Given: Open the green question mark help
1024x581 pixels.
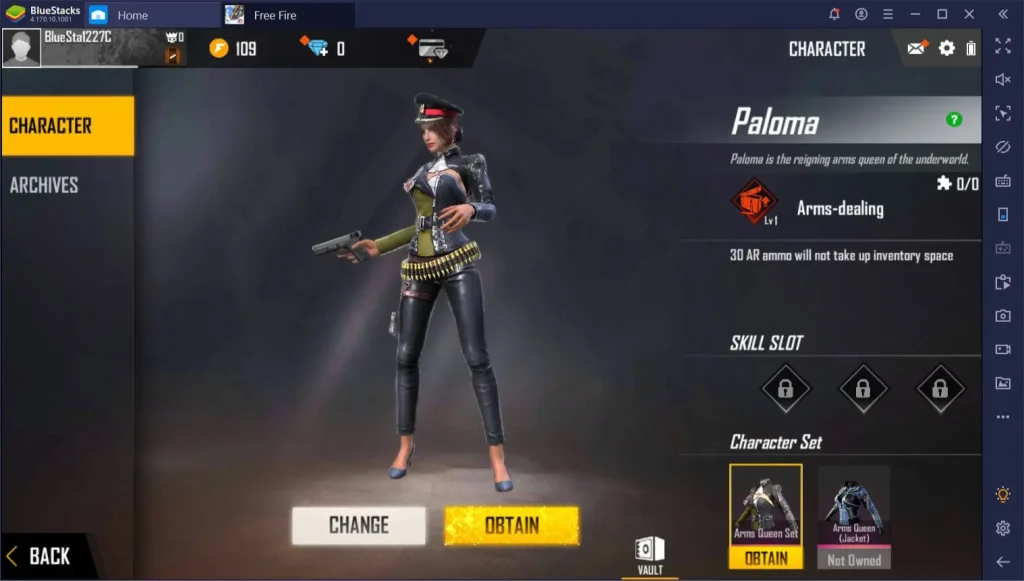Looking at the screenshot, I should (954, 120).
